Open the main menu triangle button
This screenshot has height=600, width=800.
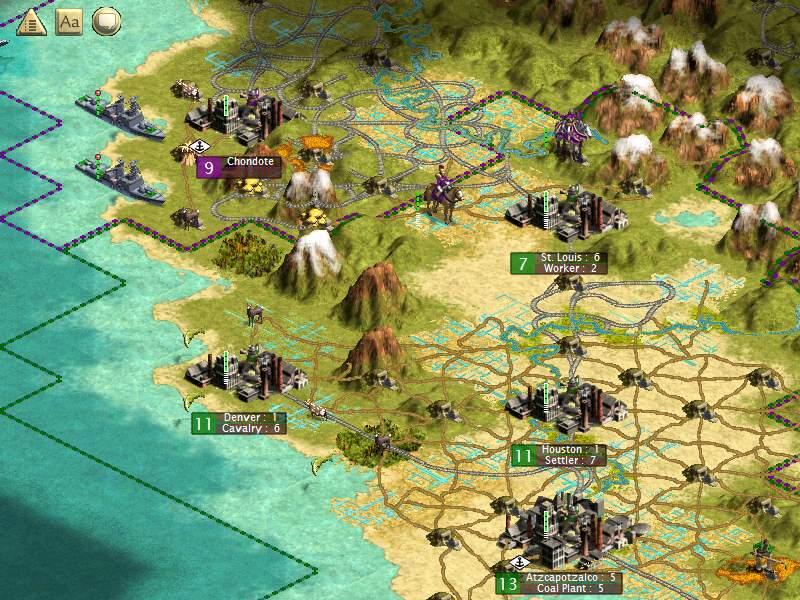pyautogui.click(x=31, y=21)
